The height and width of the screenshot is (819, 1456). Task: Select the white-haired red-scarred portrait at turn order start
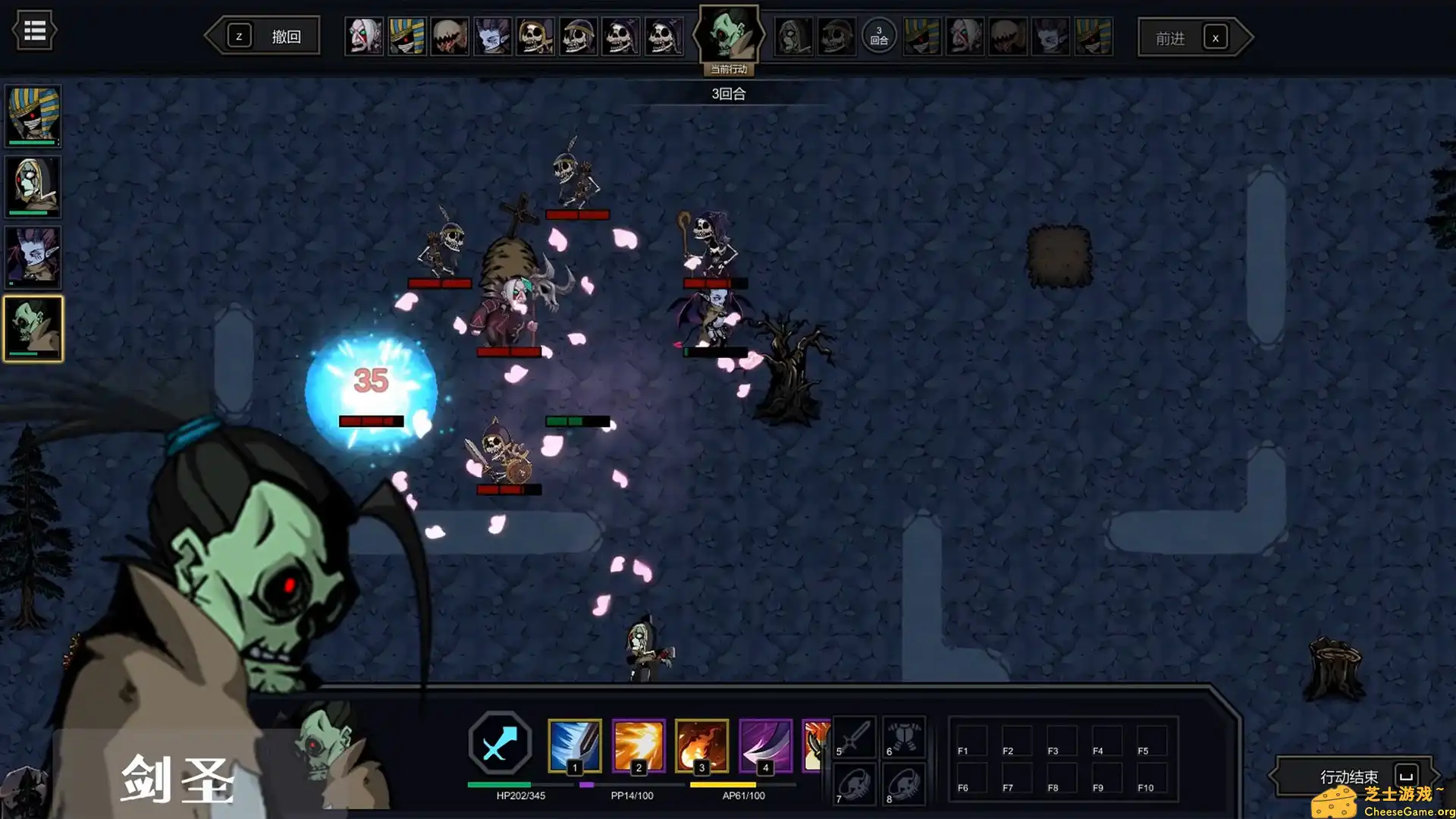coord(364,36)
